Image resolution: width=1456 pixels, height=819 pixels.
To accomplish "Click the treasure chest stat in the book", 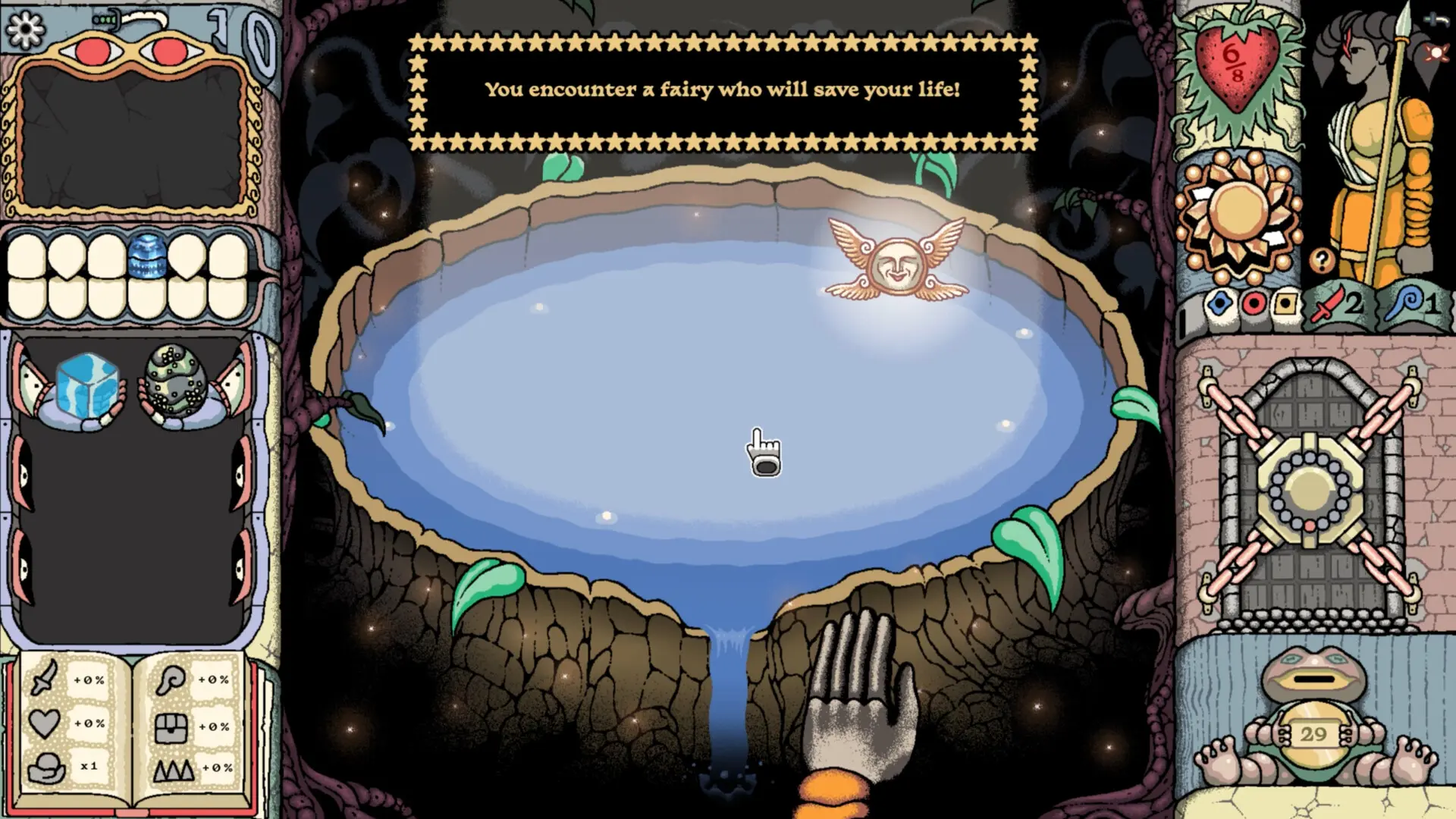I will click(x=171, y=726).
